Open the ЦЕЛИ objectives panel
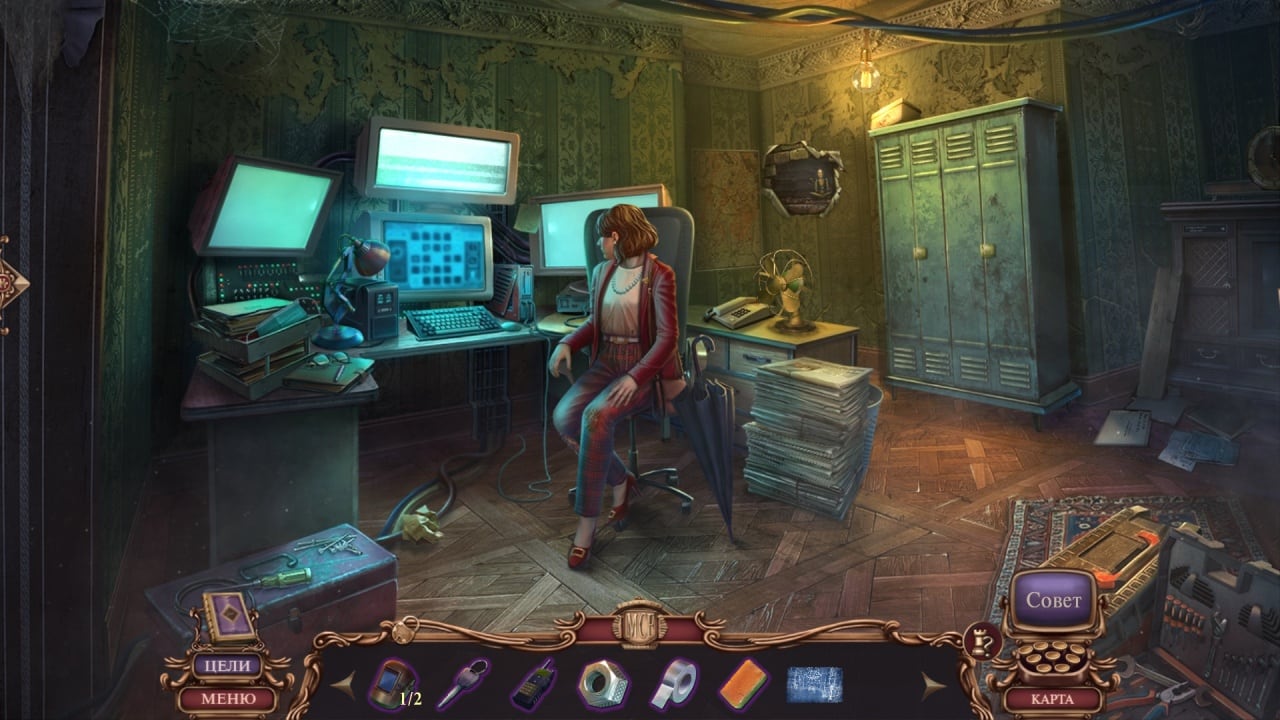Viewport: 1280px width, 720px height. tap(227, 666)
